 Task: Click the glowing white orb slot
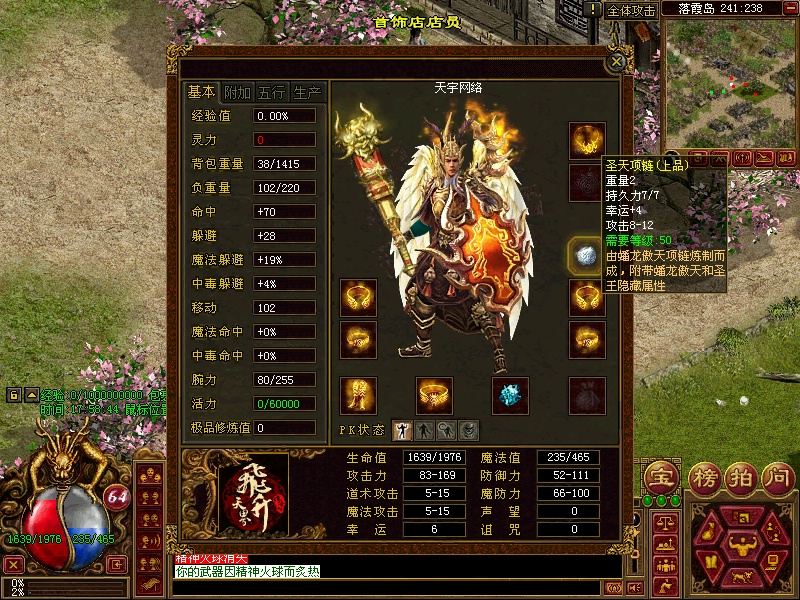click(585, 256)
